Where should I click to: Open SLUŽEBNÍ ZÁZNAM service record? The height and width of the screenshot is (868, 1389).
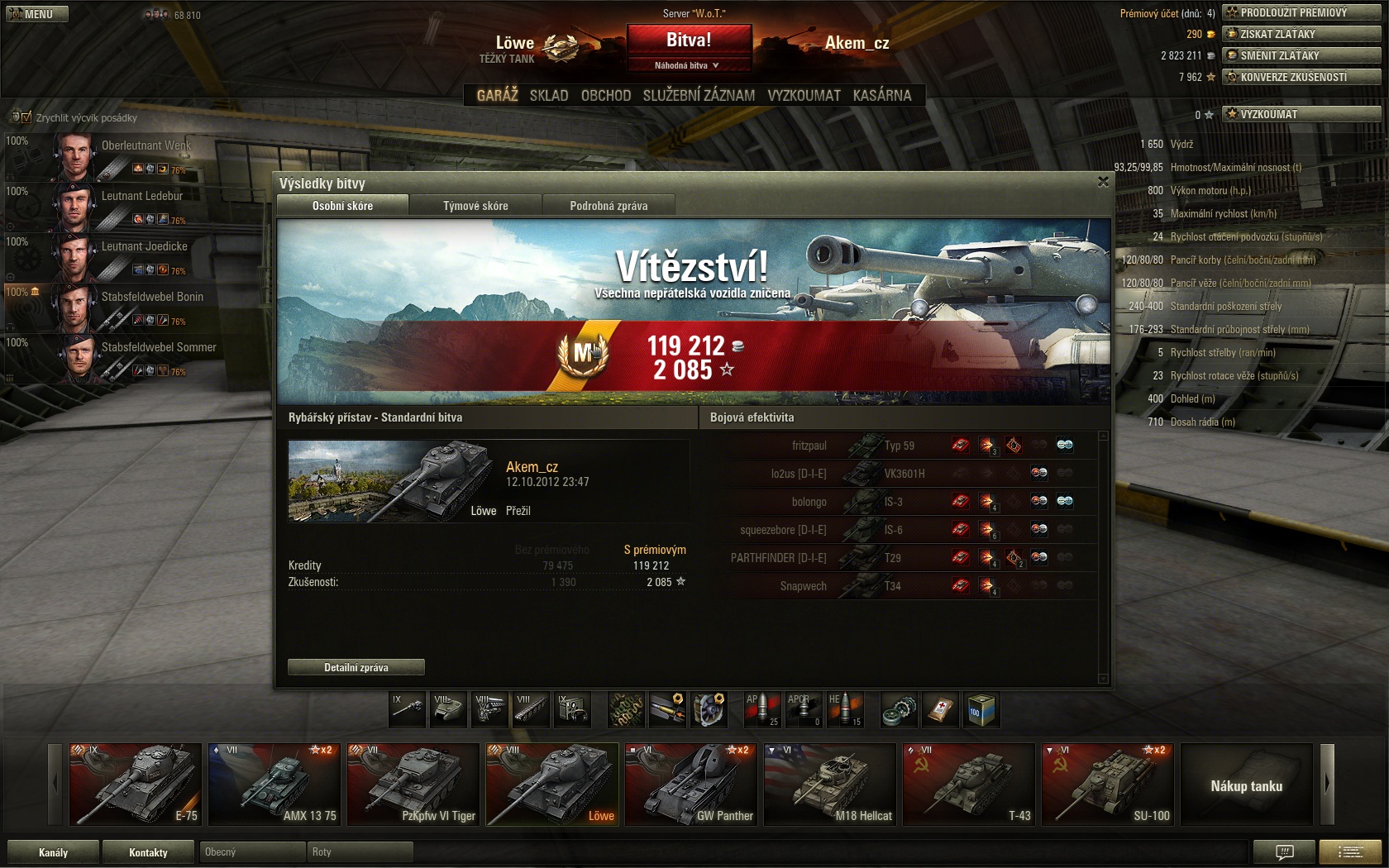[699, 95]
